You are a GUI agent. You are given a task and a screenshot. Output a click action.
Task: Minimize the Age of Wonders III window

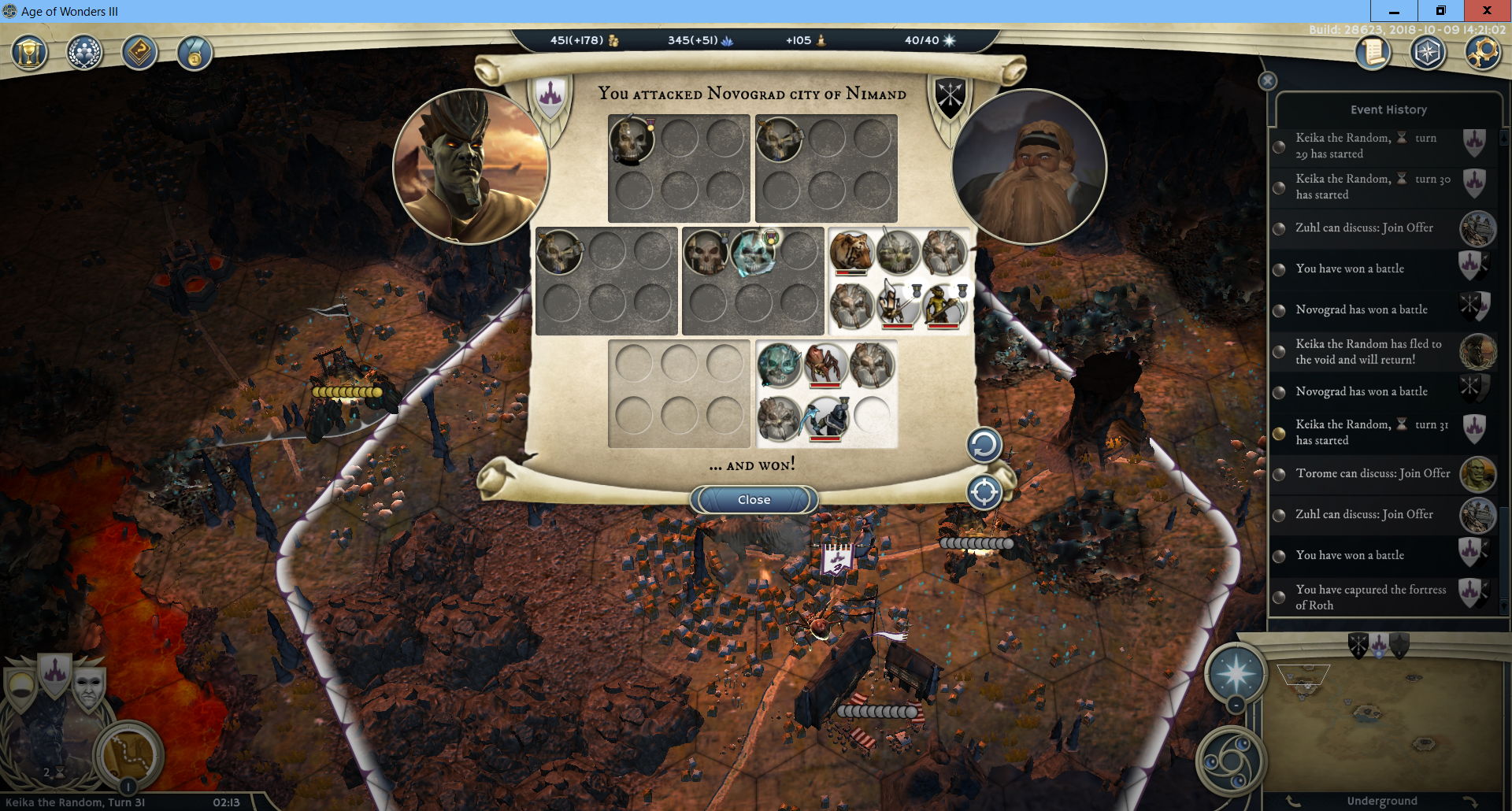[1394, 11]
